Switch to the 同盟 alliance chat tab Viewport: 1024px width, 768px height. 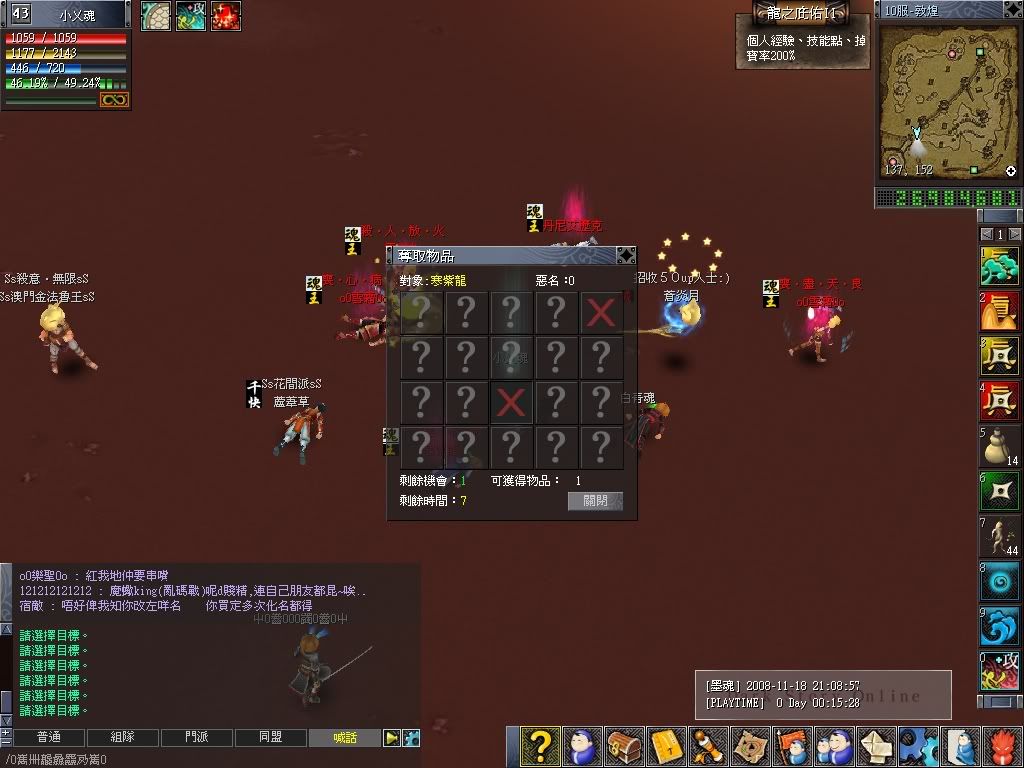[x=270, y=738]
